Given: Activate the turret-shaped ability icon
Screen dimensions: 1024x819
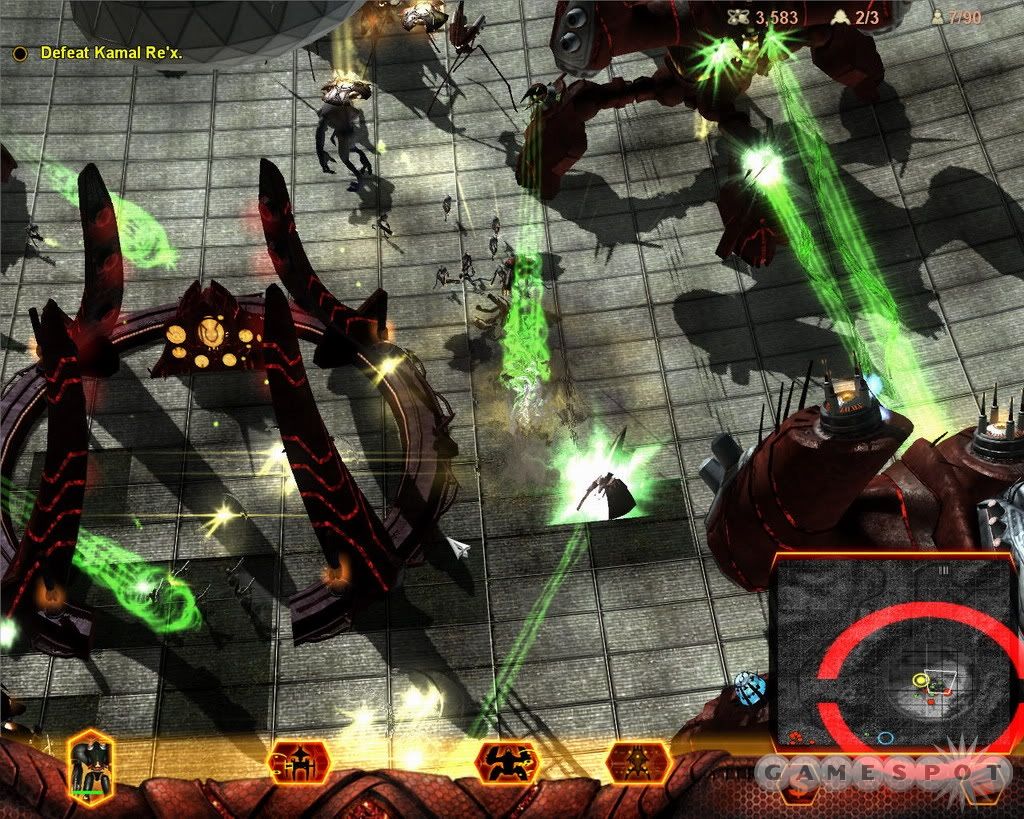Looking at the screenshot, I should coord(299,763).
